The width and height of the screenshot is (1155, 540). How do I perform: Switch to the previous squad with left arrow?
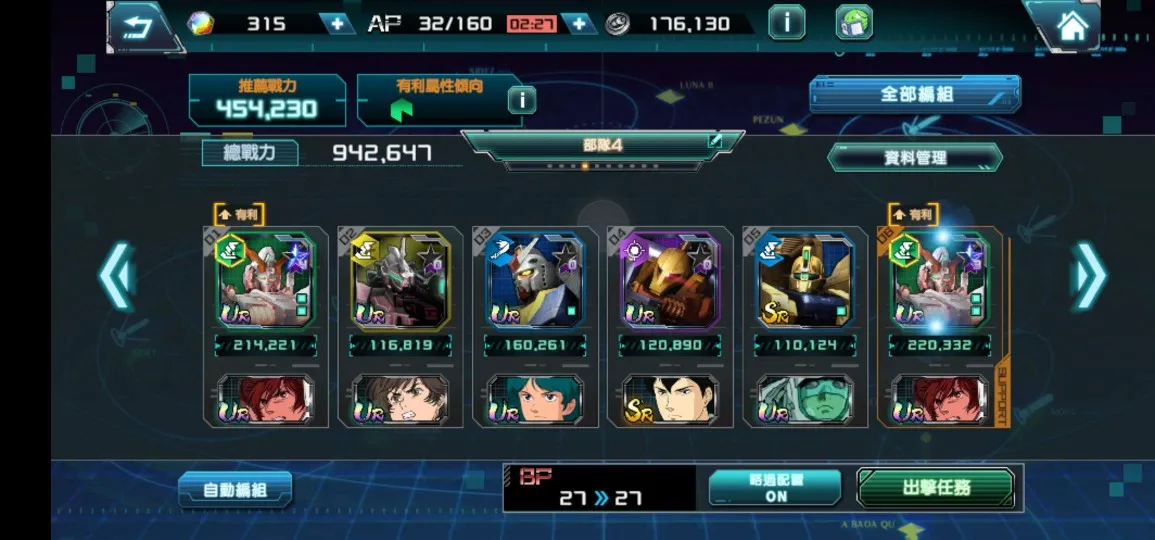click(116, 276)
